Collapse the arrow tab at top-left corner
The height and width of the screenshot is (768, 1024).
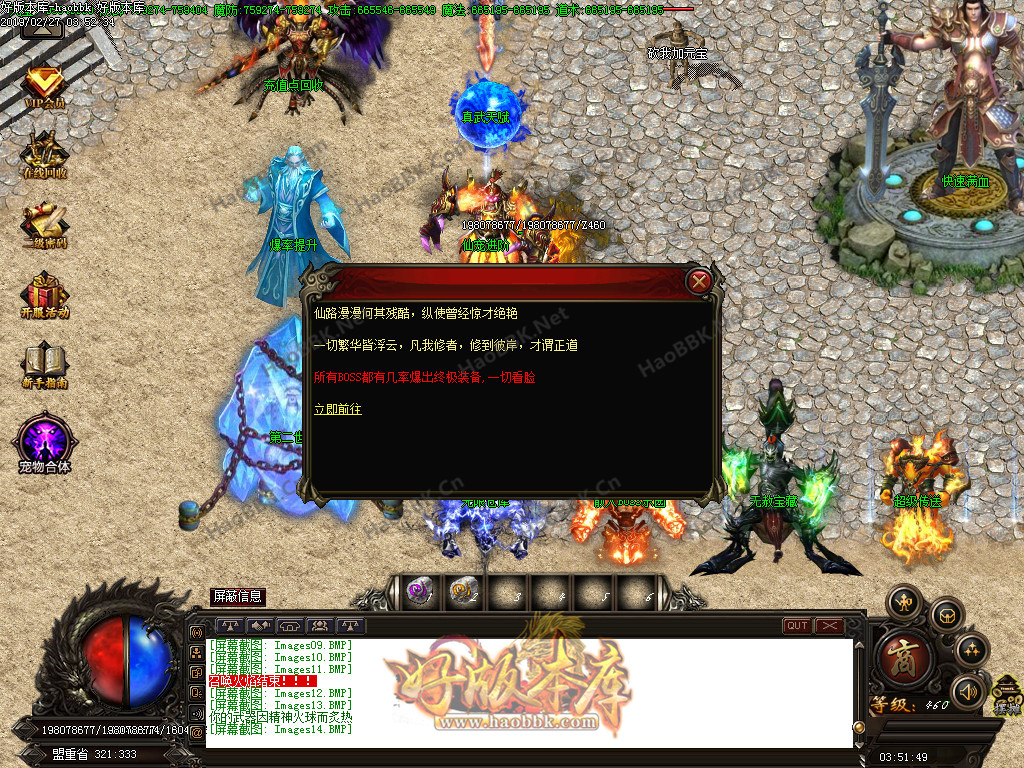pyautogui.click(x=42, y=25)
